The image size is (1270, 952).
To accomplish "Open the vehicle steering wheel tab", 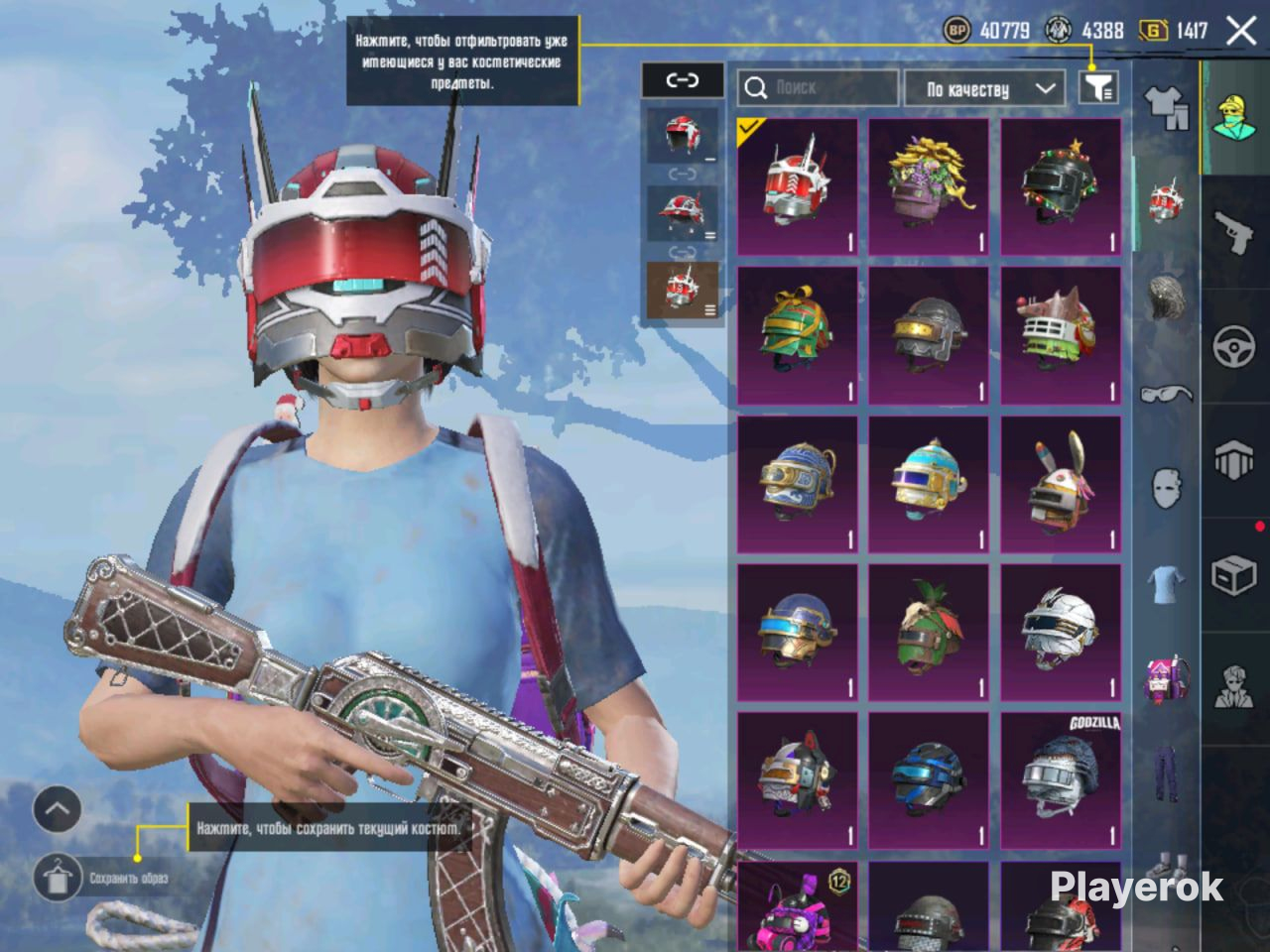I will coord(1235,347).
